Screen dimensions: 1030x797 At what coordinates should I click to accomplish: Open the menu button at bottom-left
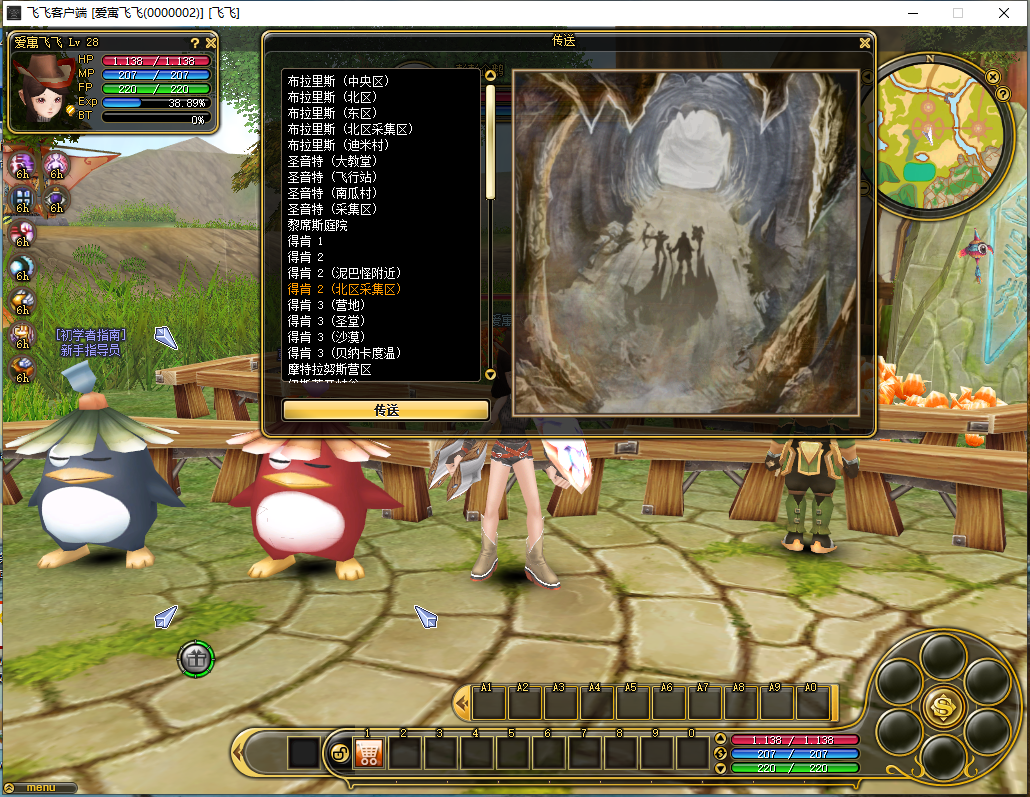coord(40,788)
